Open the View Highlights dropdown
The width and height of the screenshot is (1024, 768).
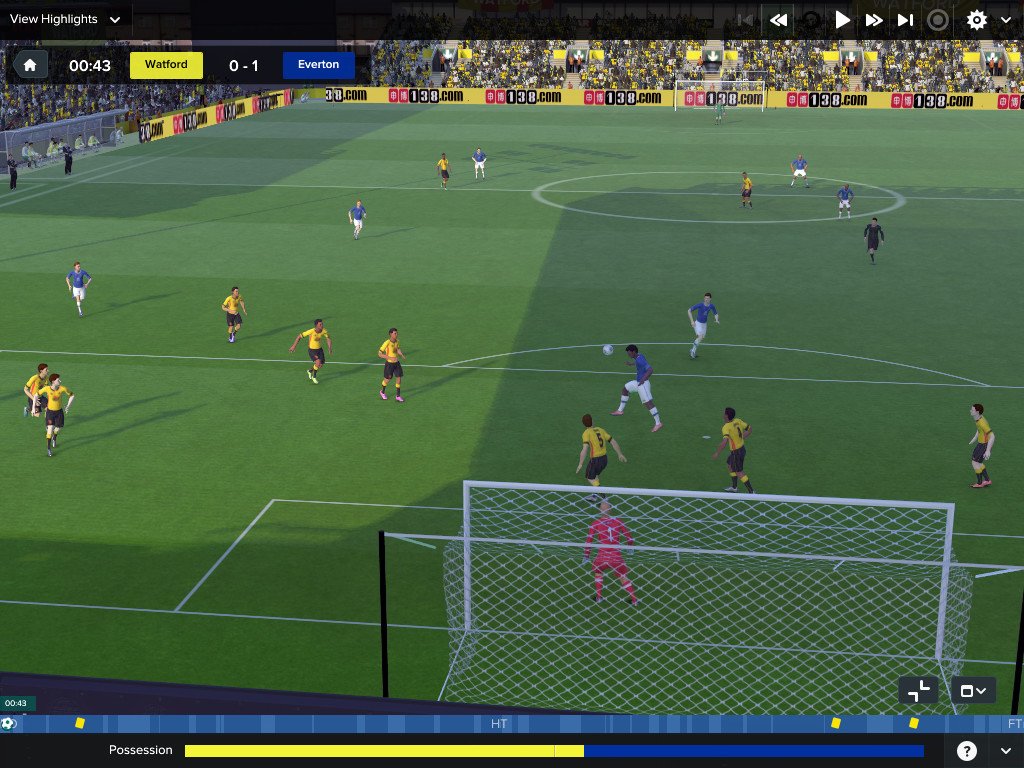pyautogui.click(x=65, y=19)
